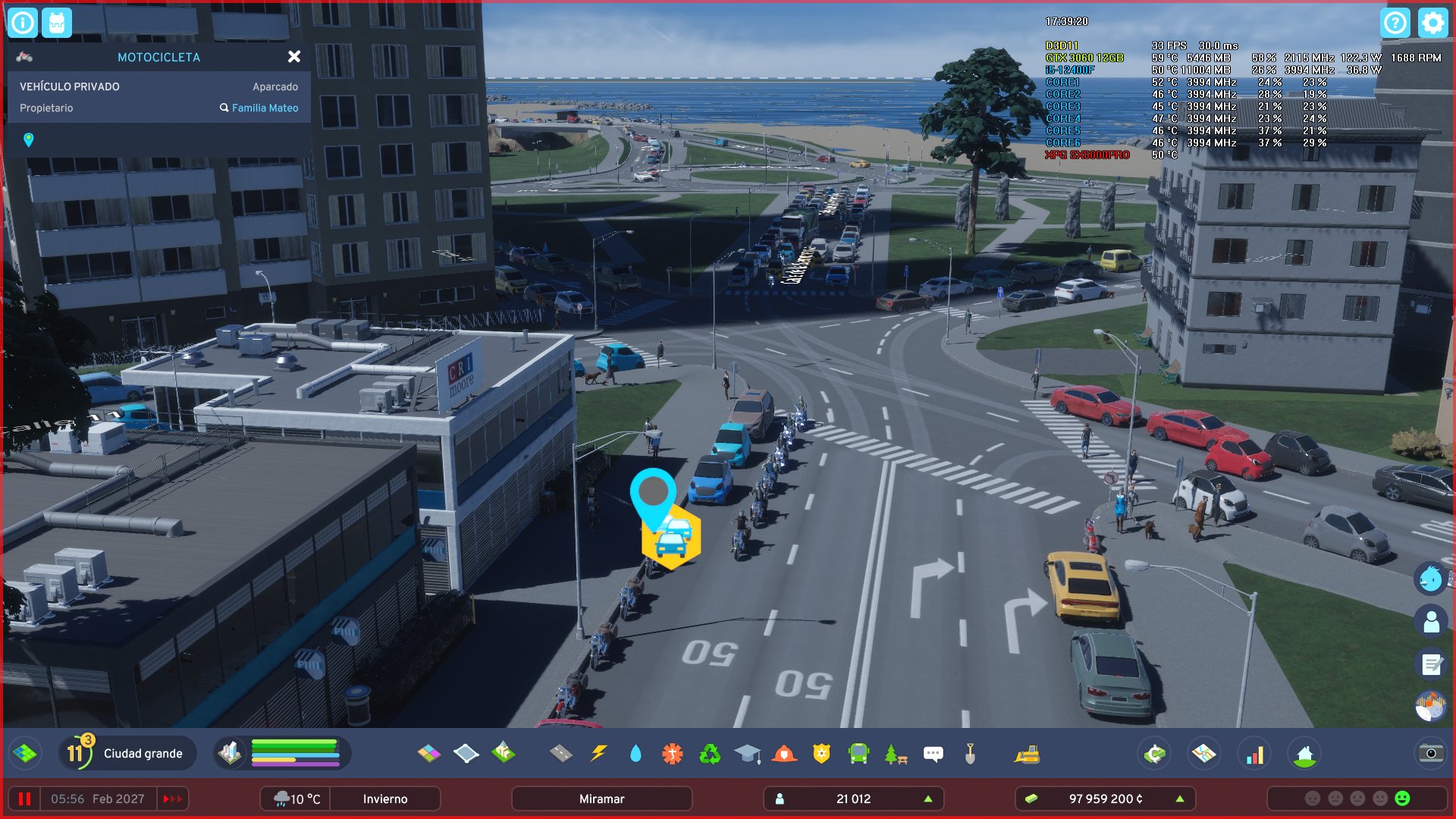
Task: Click the milestone progress bars
Action: tap(296, 753)
